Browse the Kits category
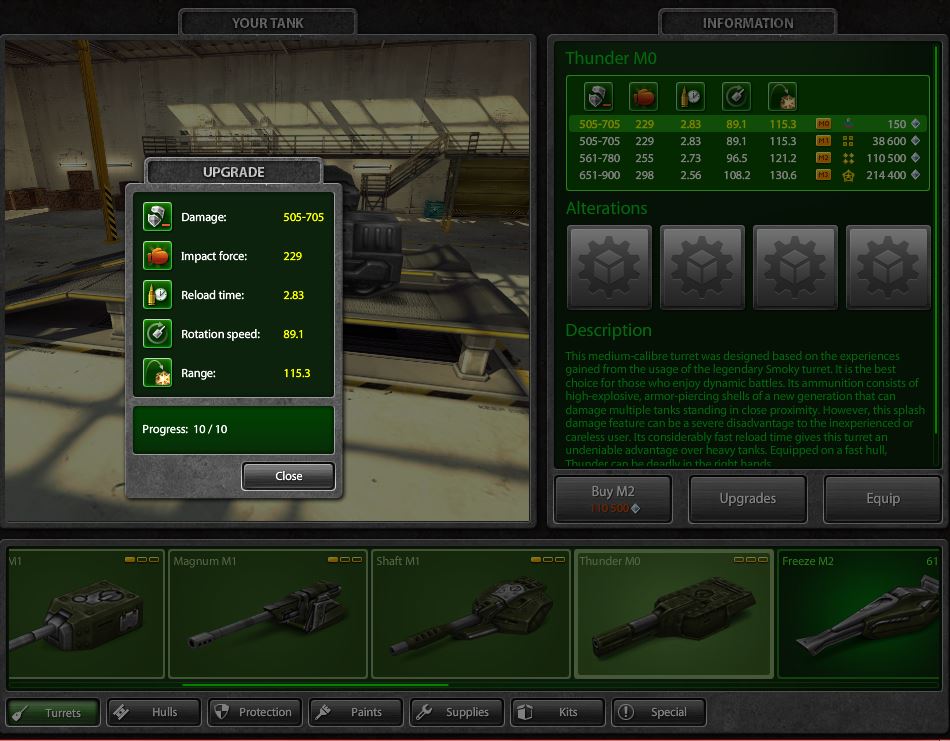The height and width of the screenshot is (741, 950). 557,712
